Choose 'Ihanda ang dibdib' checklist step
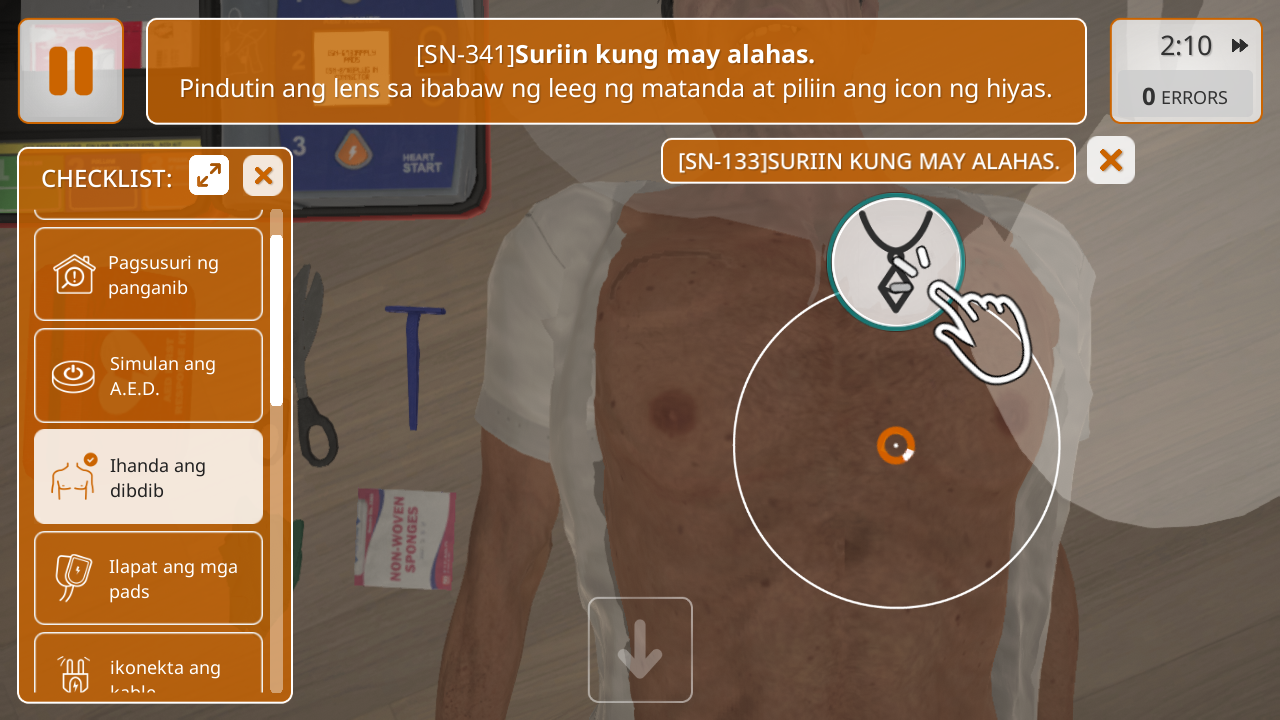 coord(149,477)
